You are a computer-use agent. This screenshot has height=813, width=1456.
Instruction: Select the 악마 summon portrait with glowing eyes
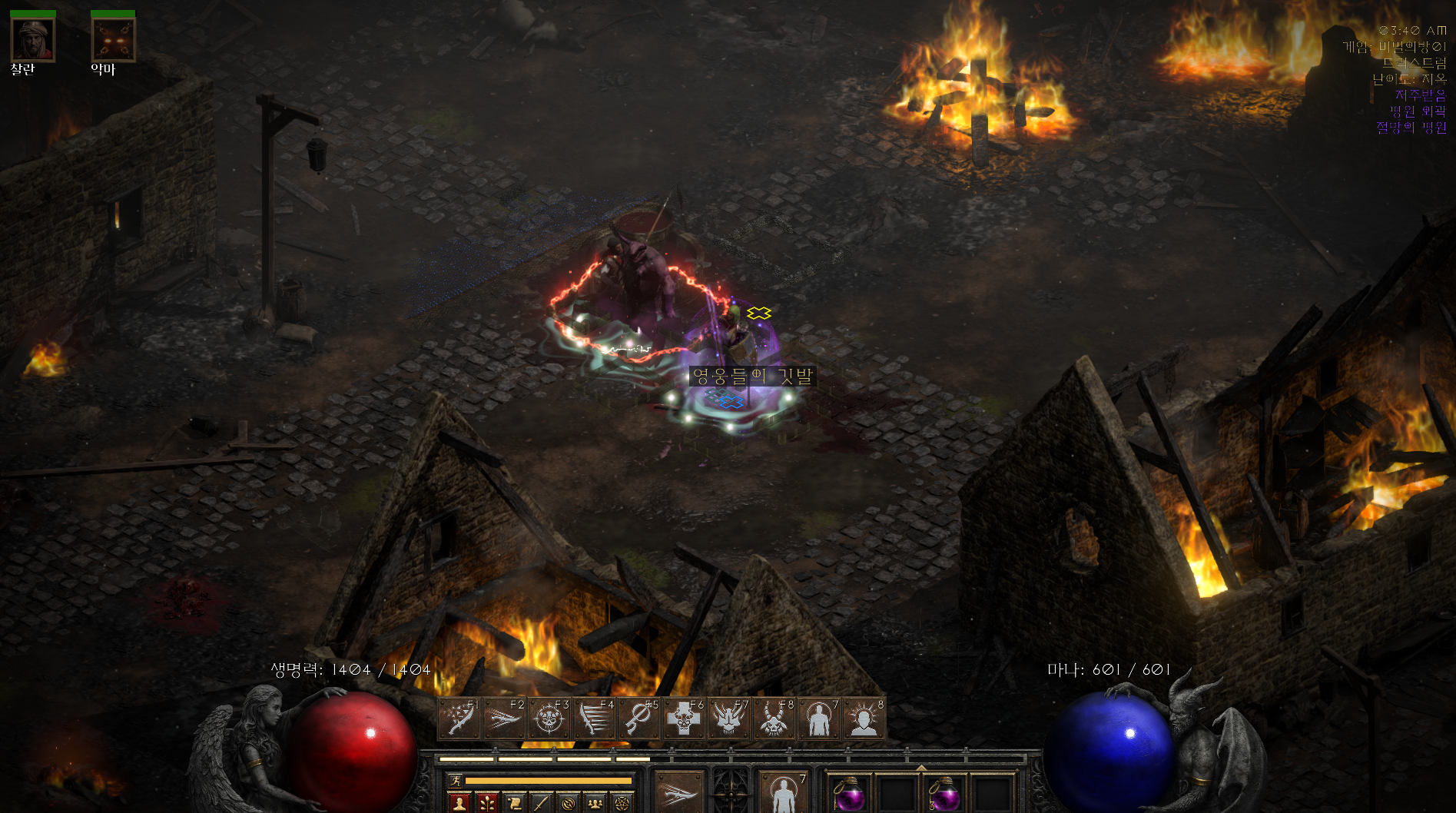coord(113,40)
